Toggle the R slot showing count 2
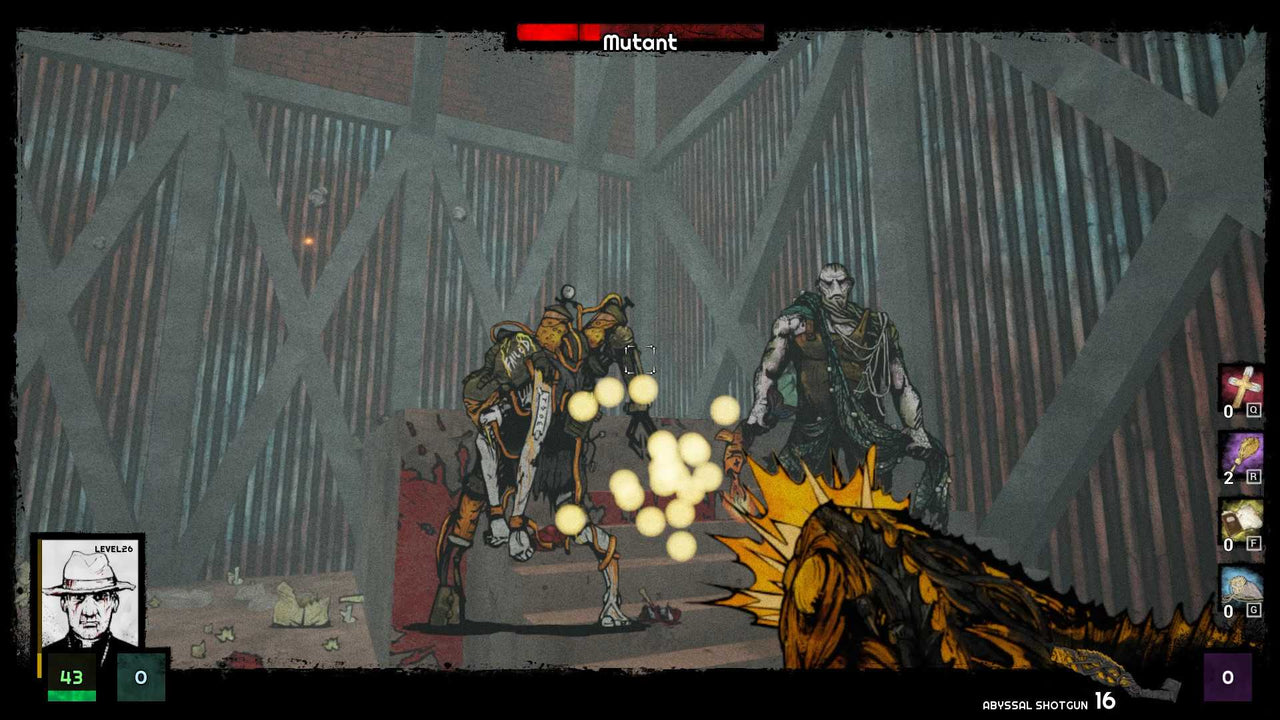1280x720 pixels. point(1227,478)
